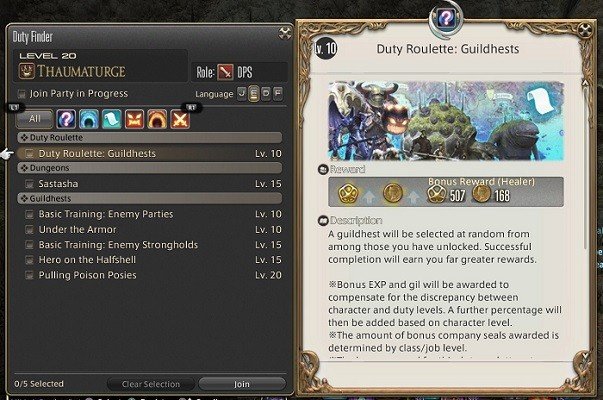Select Basic Training: Enemy Parties
The image size is (603, 400).
point(105,214)
